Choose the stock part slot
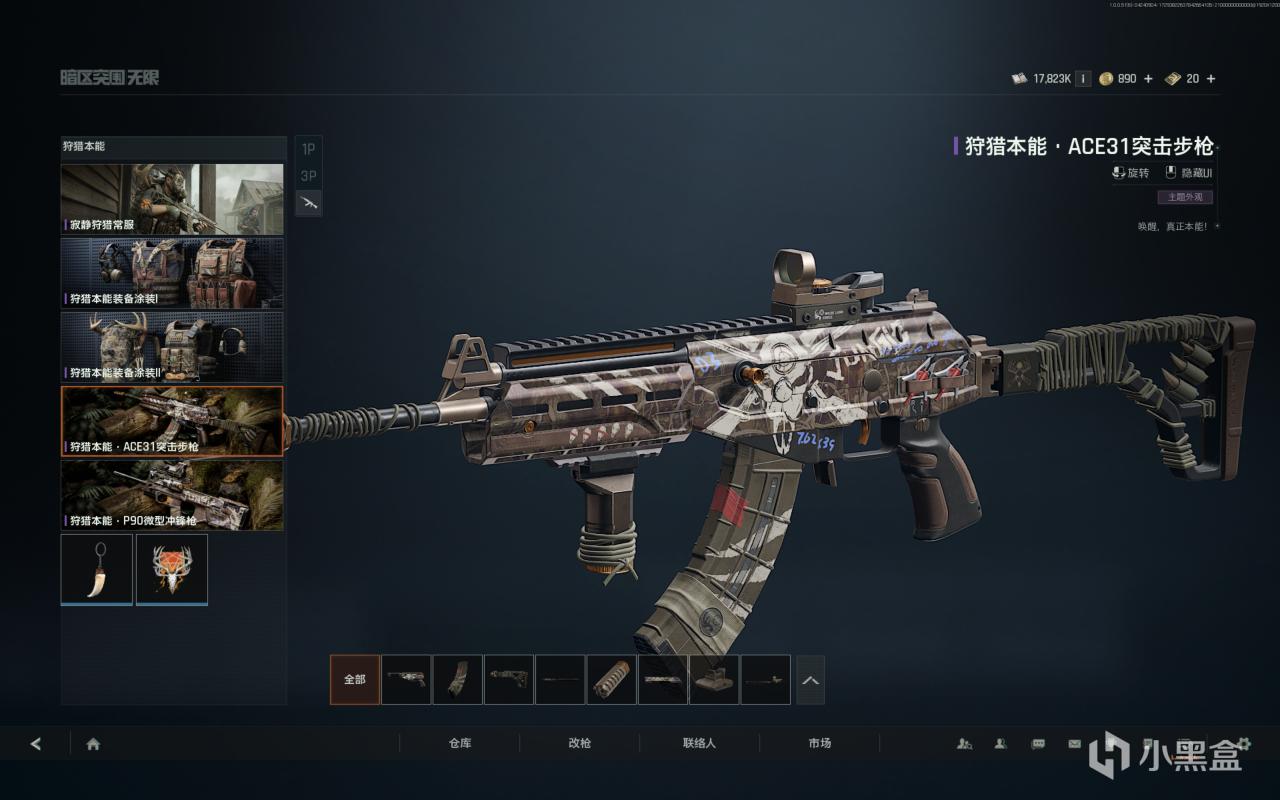Viewport: 1280px width, 800px height. [x=509, y=680]
